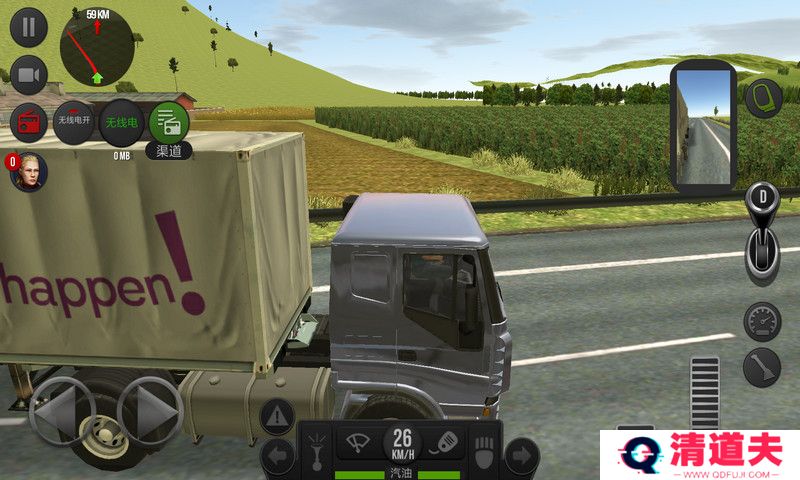The height and width of the screenshot is (480, 800).
Task: Switch the camera view
Action: coord(28,75)
